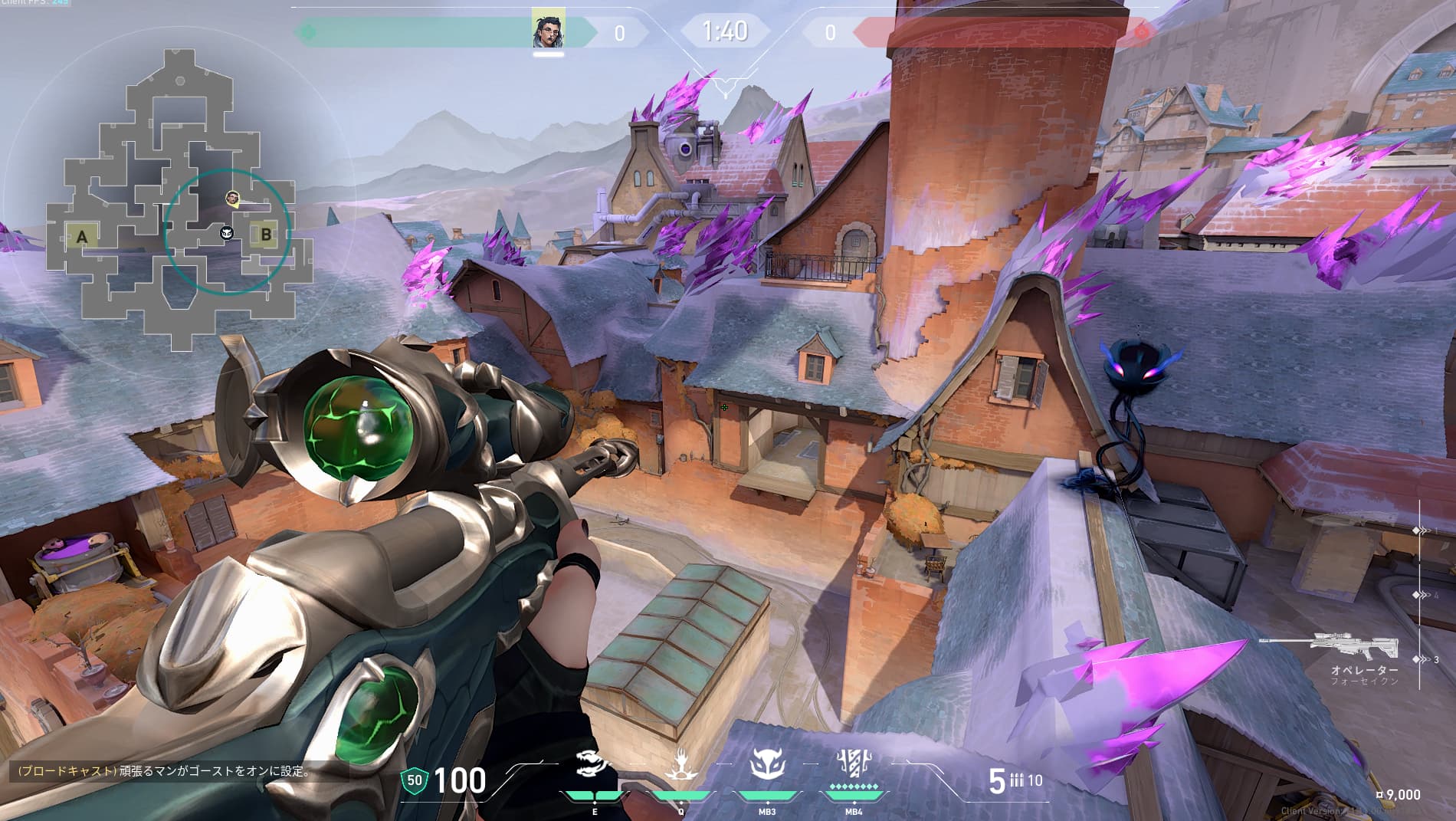Viewport: 1456px width, 821px height.
Task: Select the agent portrait in the top scoreboard
Action: pyautogui.click(x=549, y=28)
